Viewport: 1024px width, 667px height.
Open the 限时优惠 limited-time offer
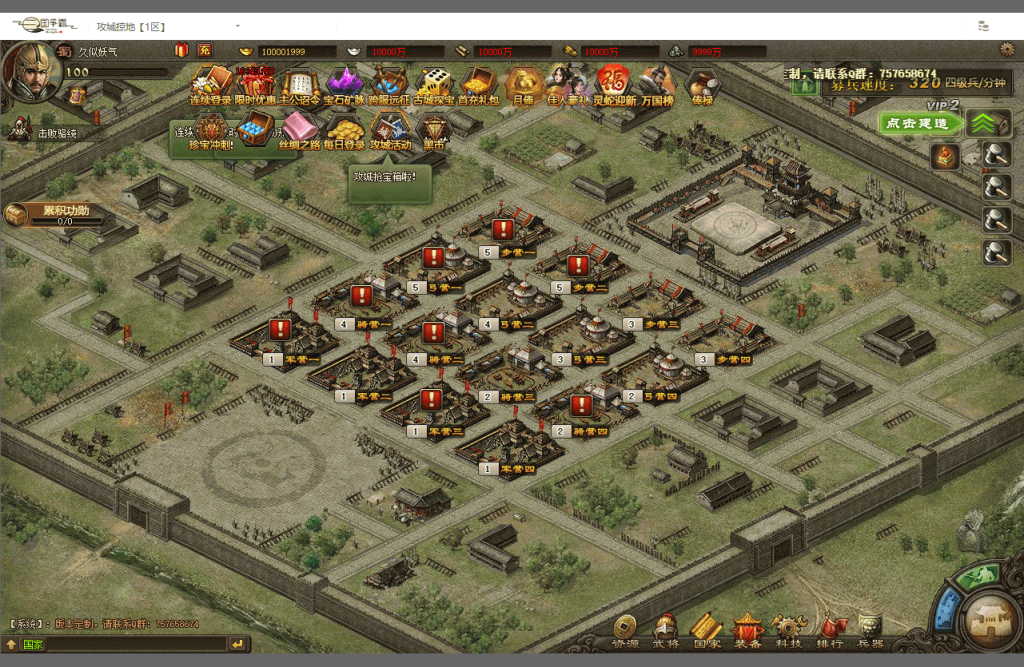(255, 83)
